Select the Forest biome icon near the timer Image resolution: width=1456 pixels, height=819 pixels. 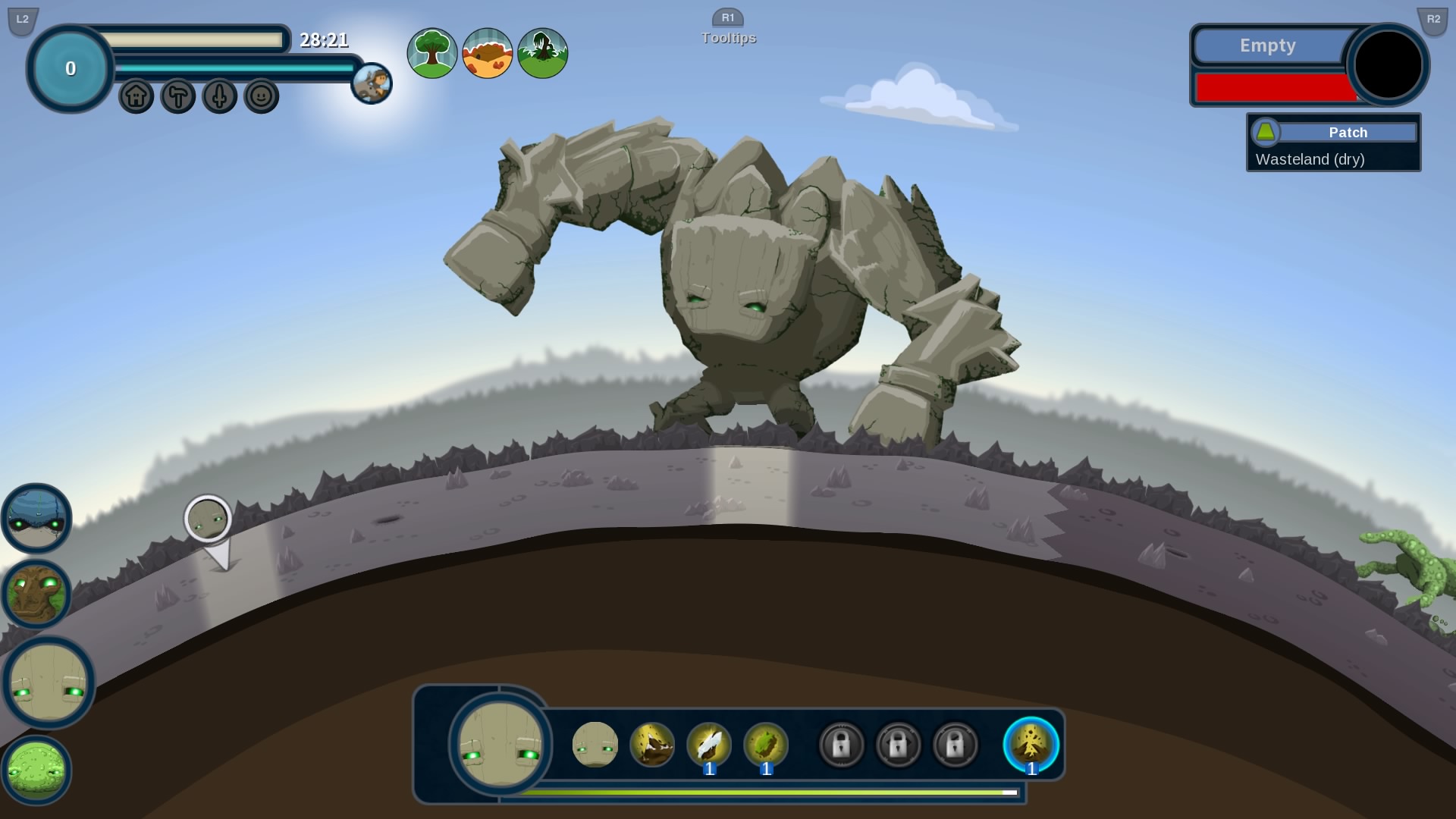pyautogui.click(x=432, y=53)
